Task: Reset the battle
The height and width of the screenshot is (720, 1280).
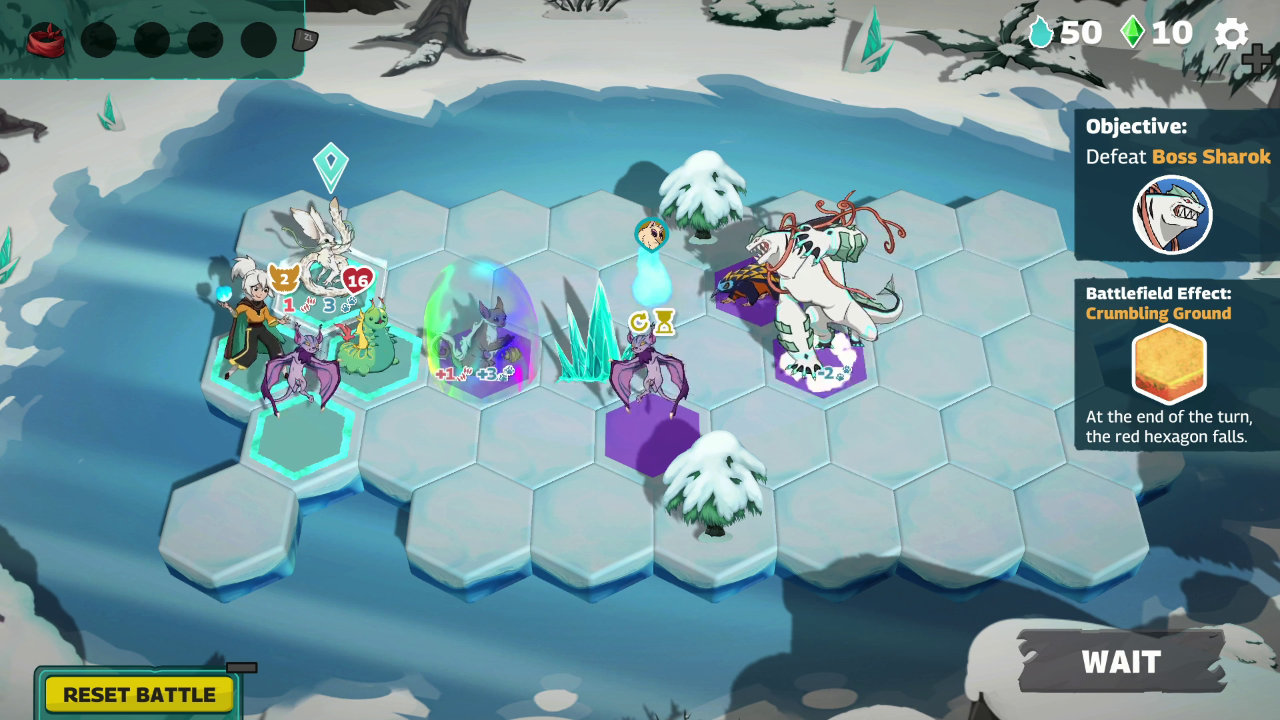Action: pyautogui.click(x=139, y=694)
